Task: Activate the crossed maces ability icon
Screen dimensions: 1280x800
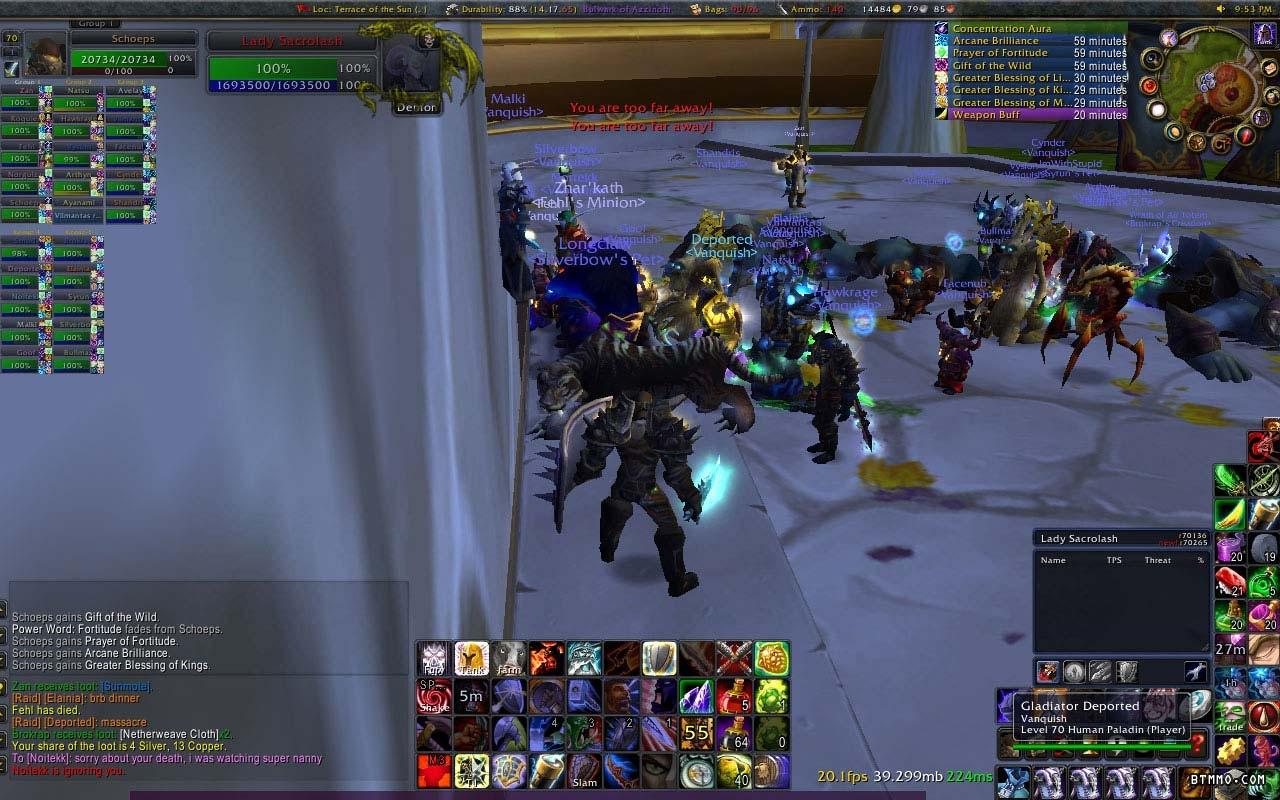Action: click(734, 659)
